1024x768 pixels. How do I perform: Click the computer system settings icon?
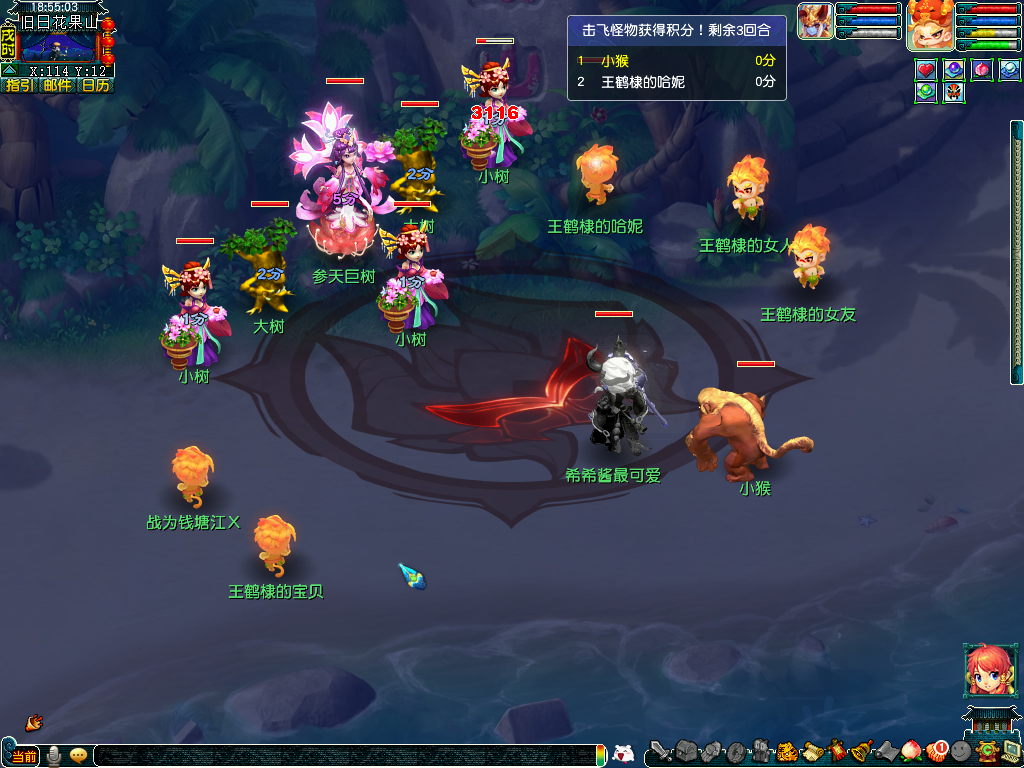(x=1011, y=751)
